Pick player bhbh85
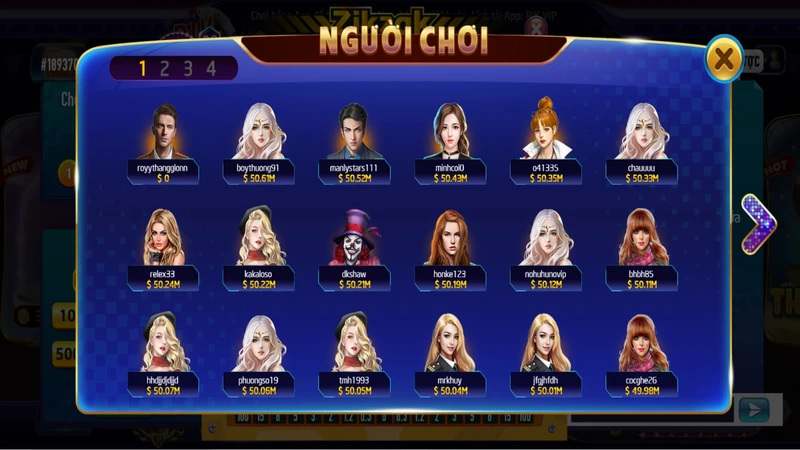 (641, 238)
